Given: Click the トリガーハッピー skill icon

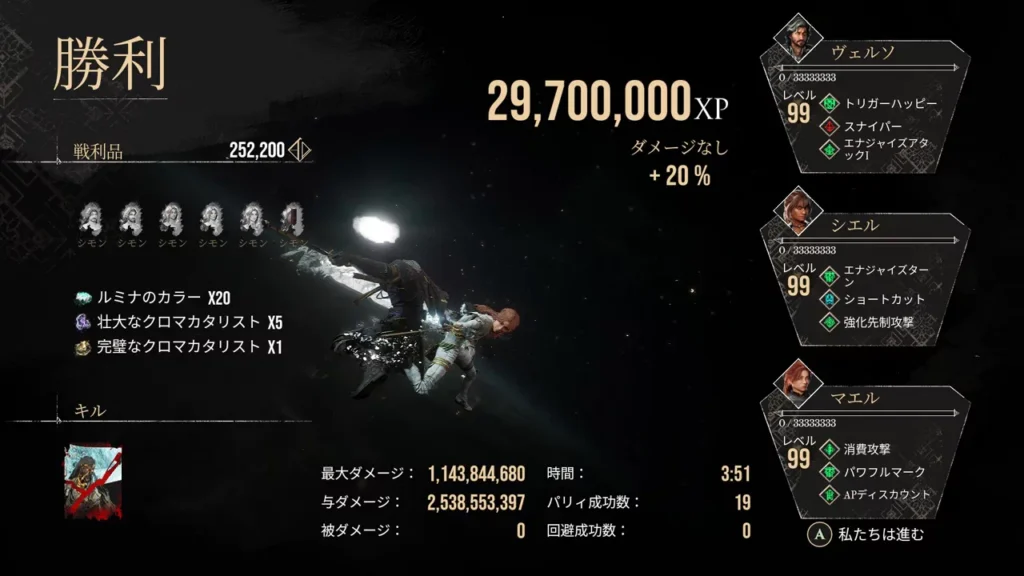Looking at the screenshot, I should [828, 103].
